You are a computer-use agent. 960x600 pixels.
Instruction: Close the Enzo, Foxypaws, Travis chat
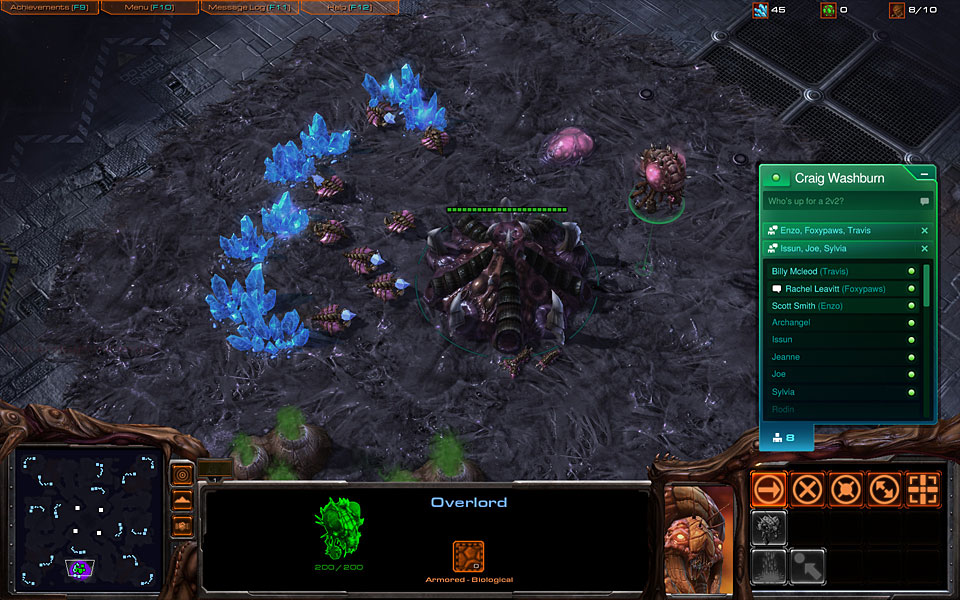pos(924,231)
